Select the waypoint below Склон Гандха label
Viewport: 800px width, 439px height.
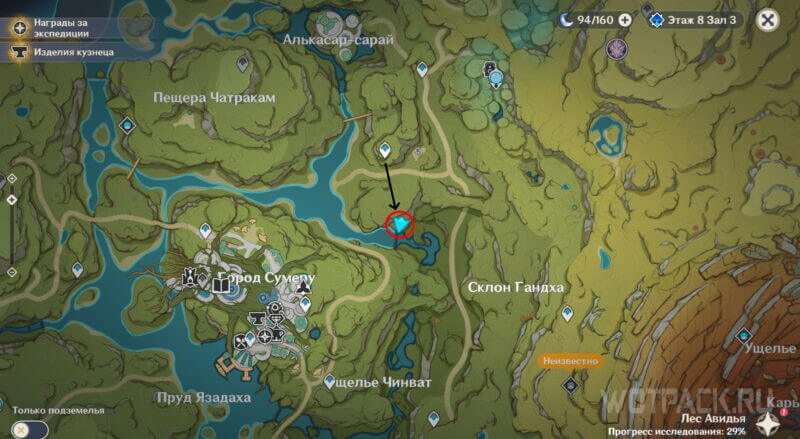pos(567,314)
